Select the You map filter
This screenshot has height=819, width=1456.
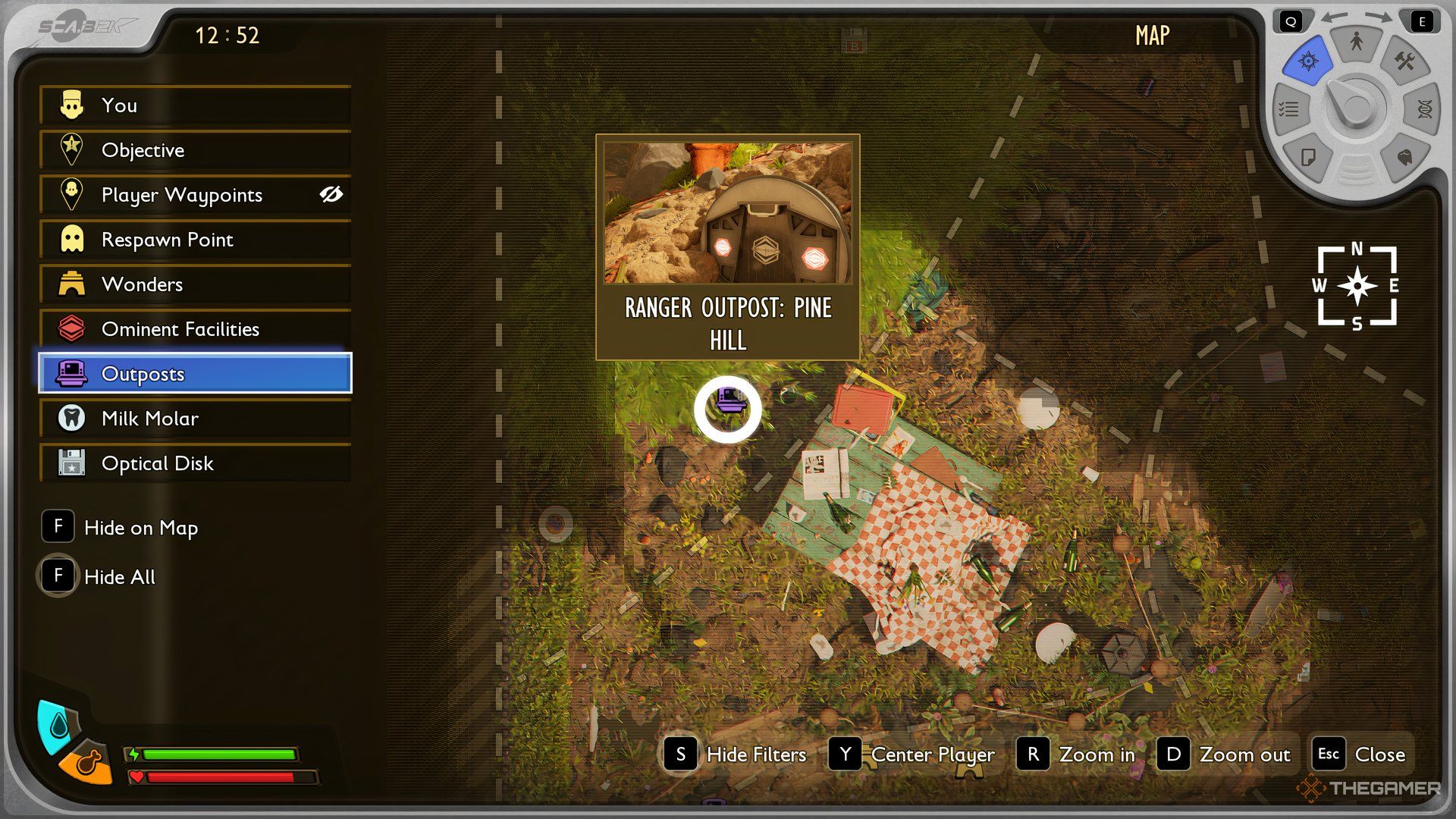tap(195, 105)
